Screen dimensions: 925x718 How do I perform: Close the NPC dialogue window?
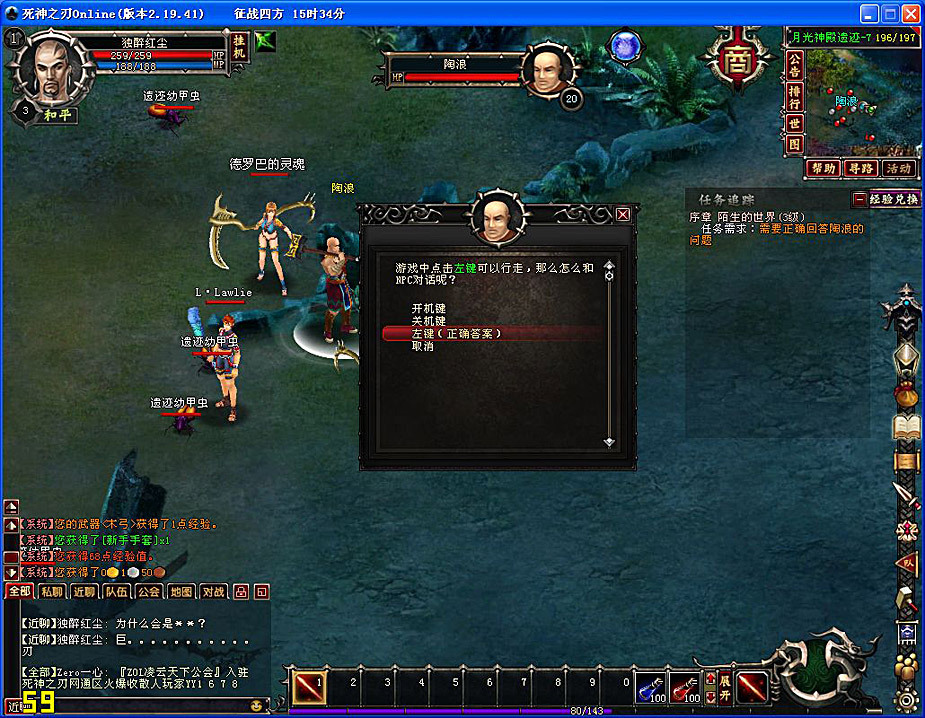pos(623,214)
